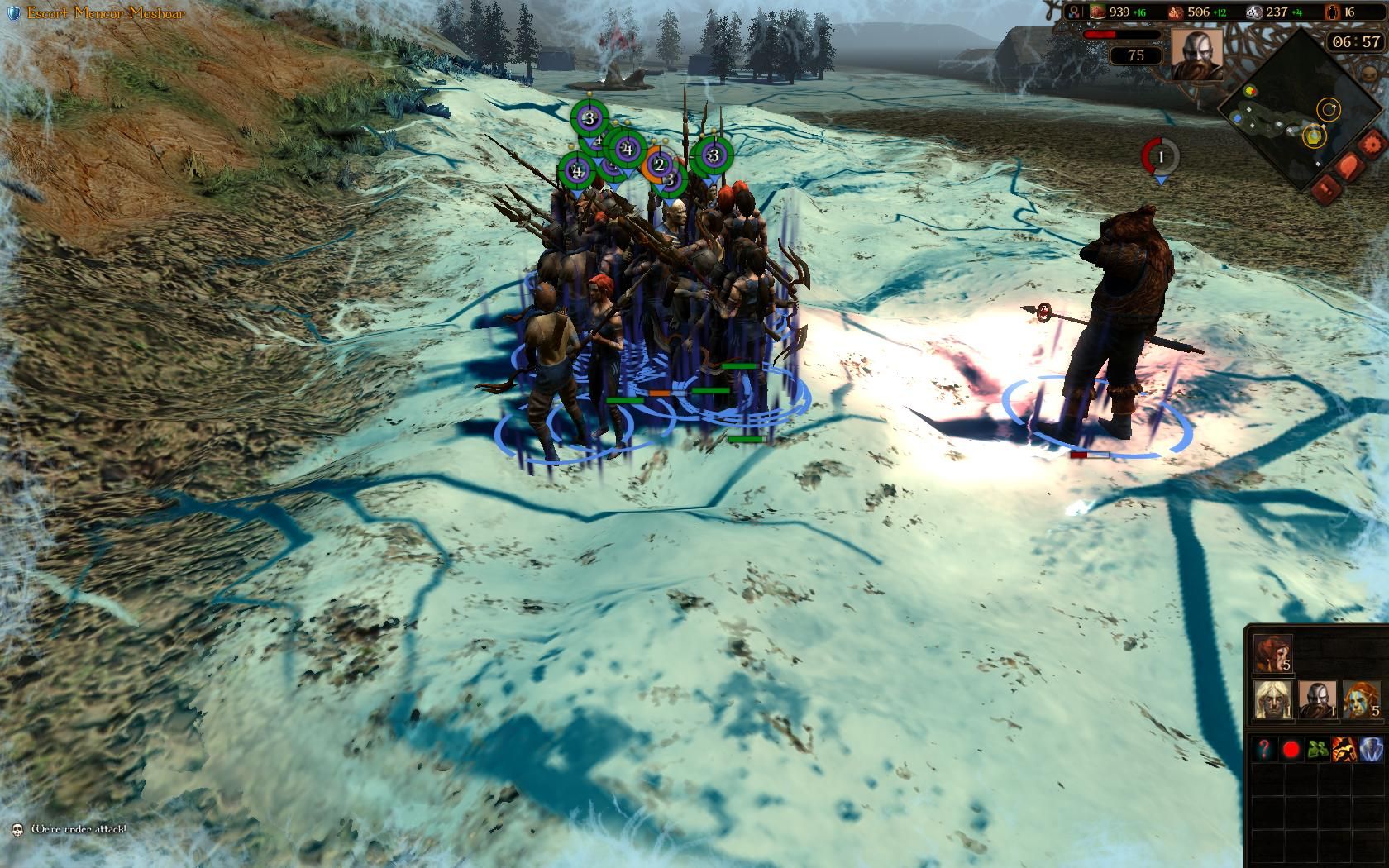Activate the red stop command

(1291, 750)
